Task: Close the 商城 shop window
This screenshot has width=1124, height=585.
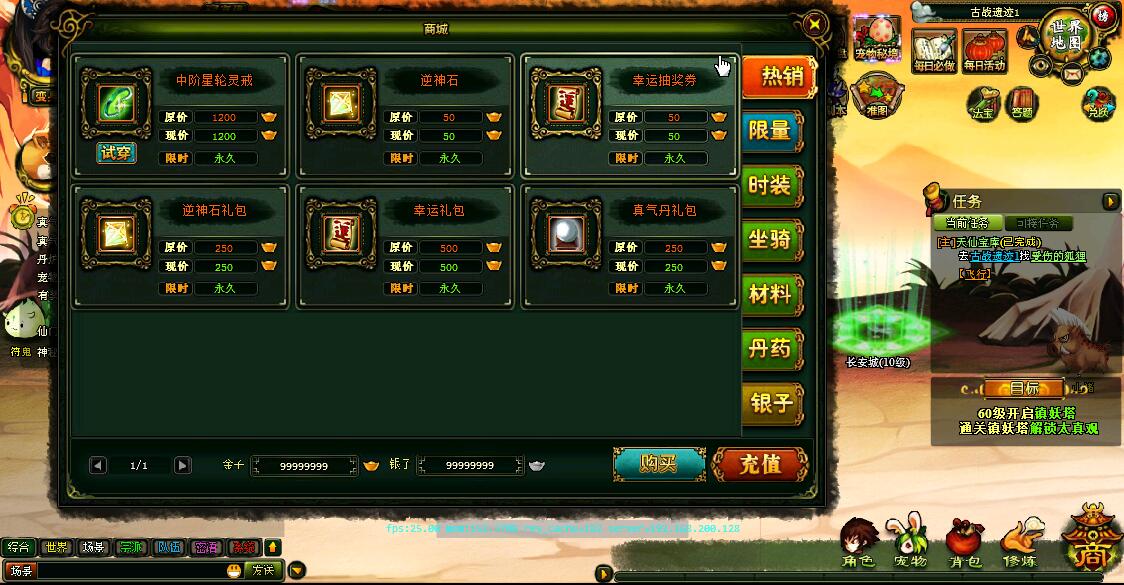Action: pos(815,25)
